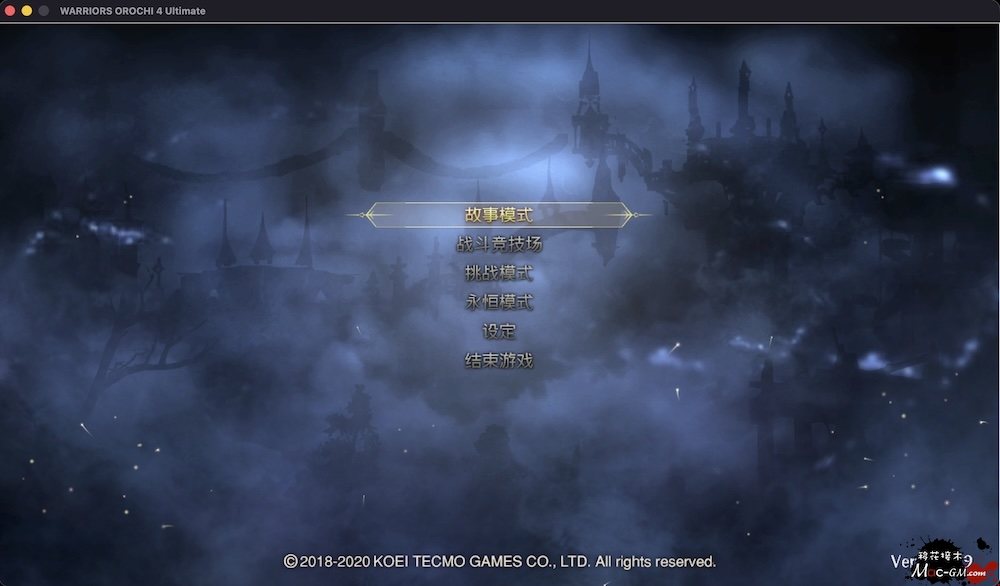Enter 永恒模式 (Infinity Mode)
The width and height of the screenshot is (1000, 586).
pos(499,301)
